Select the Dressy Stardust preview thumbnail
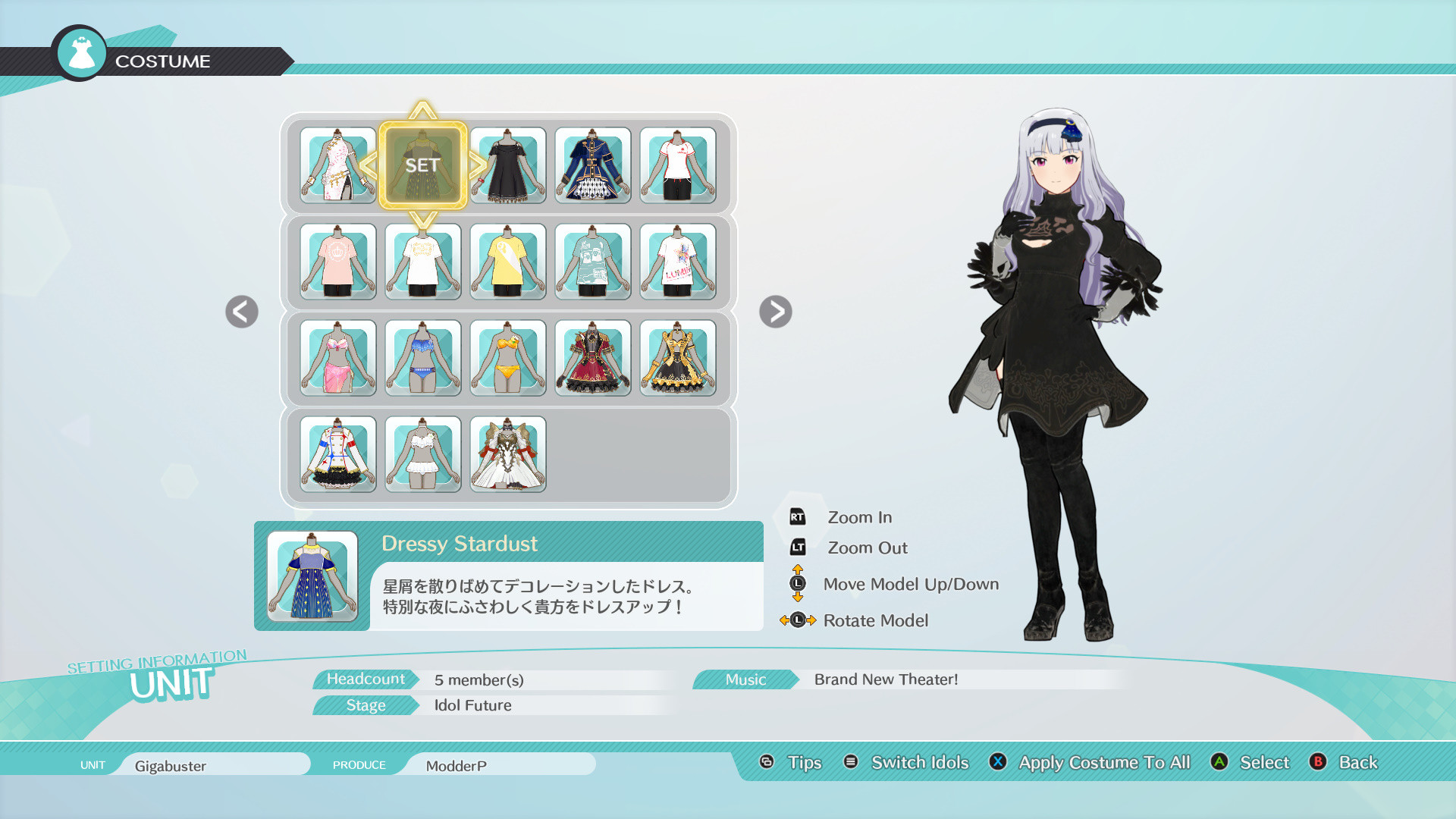 (312, 574)
